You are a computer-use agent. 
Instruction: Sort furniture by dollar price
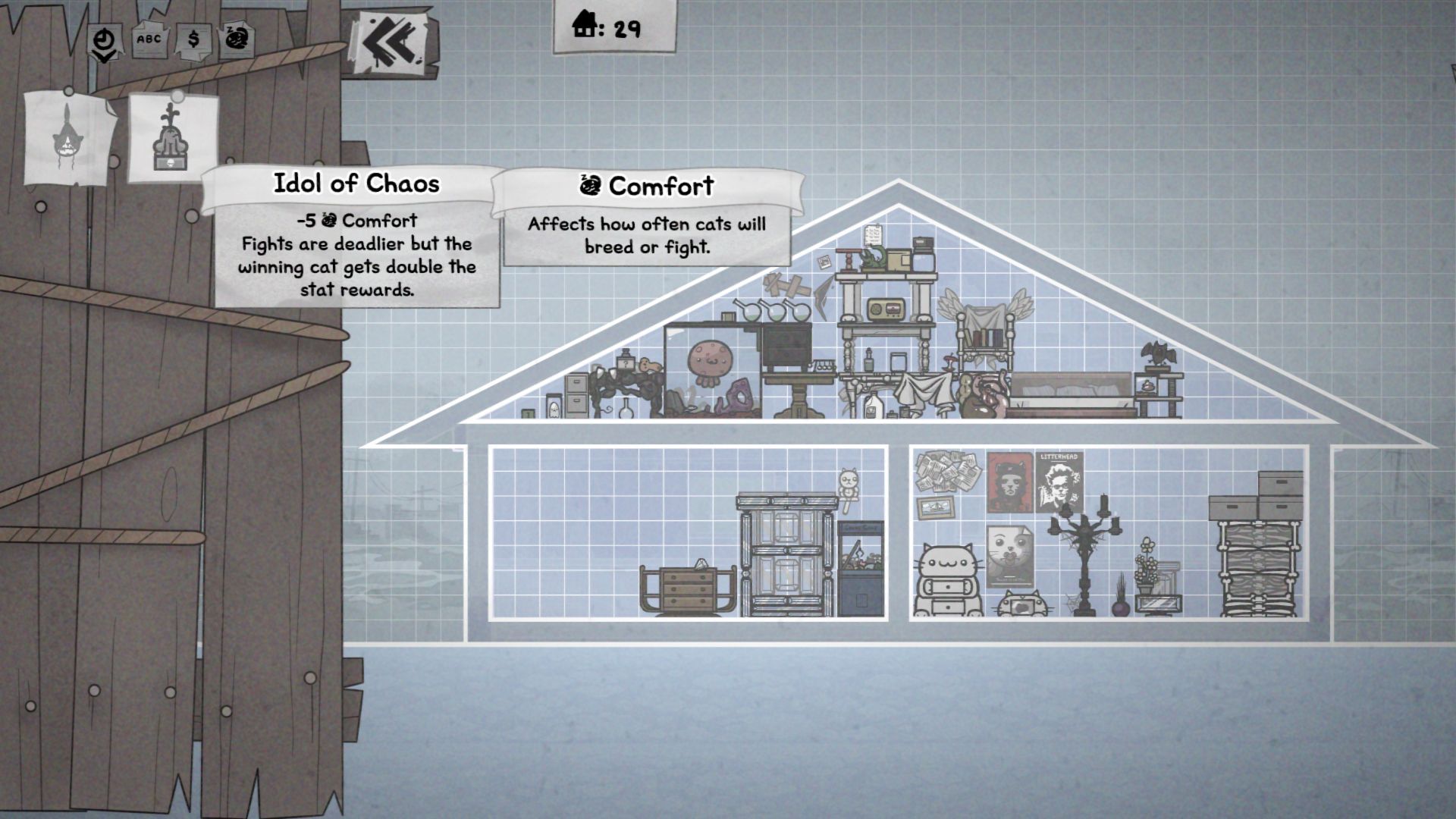193,39
